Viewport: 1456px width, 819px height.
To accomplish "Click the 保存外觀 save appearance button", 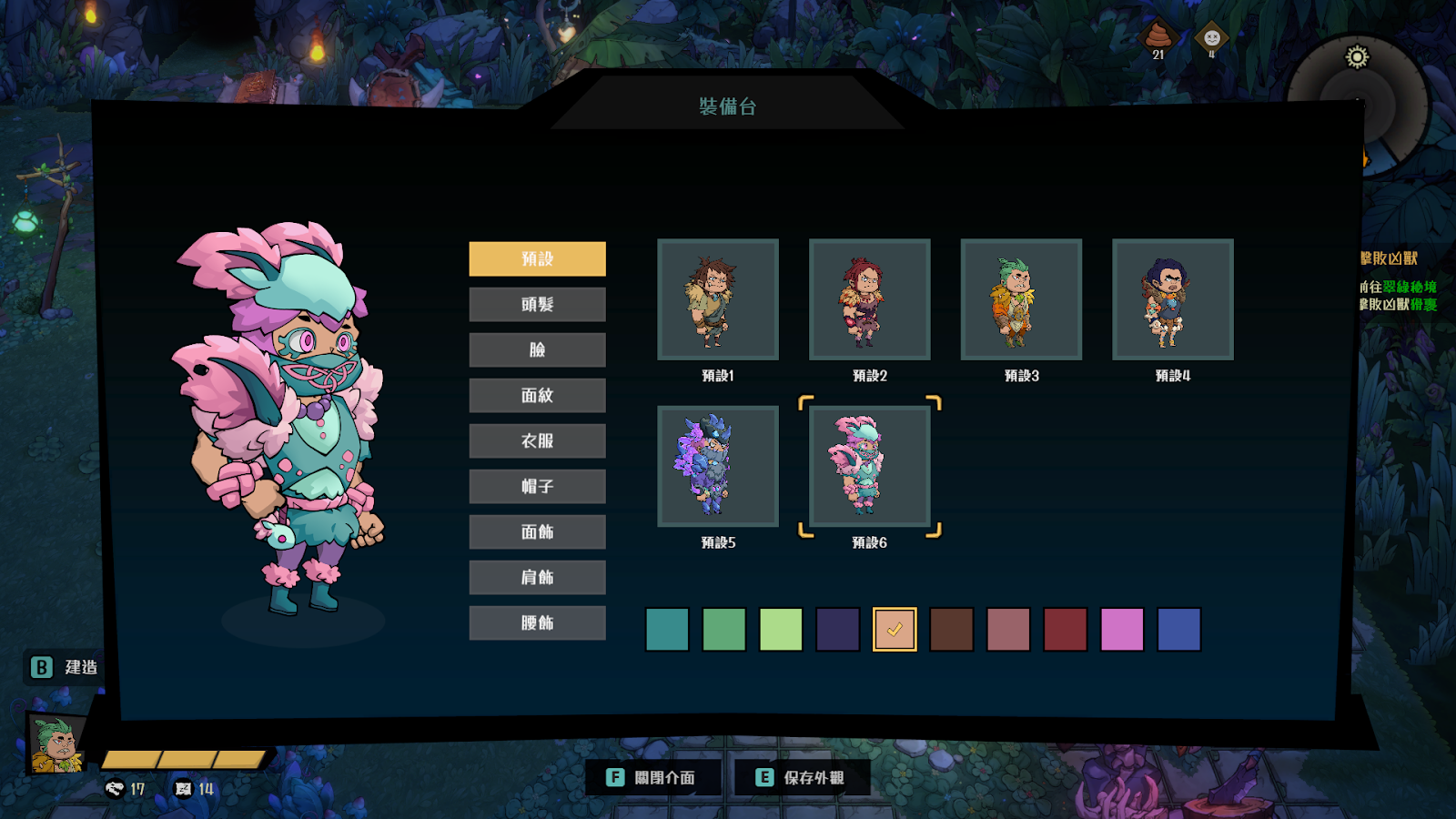I will pyautogui.click(x=802, y=777).
